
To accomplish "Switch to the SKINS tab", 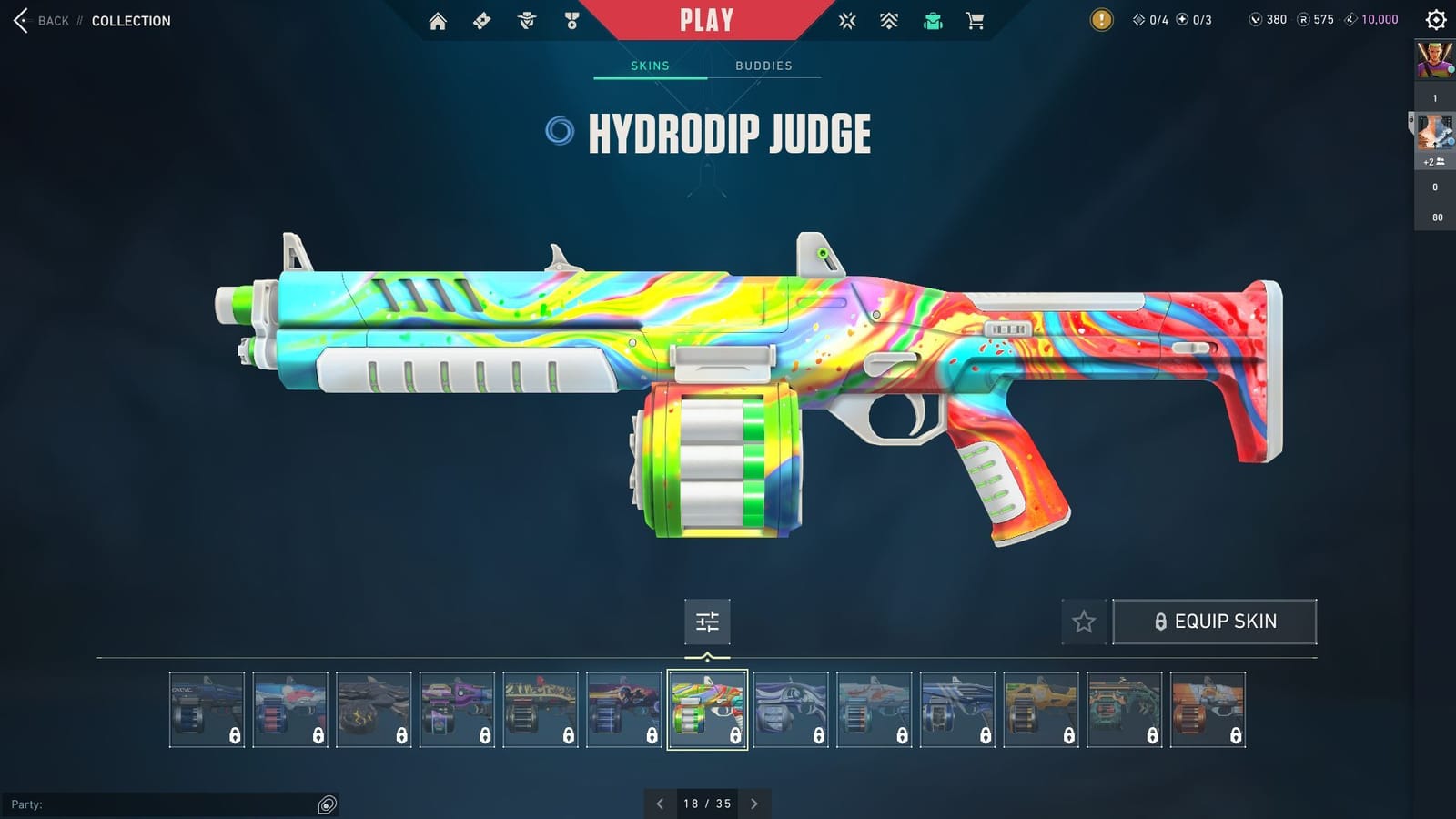I will pyautogui.click(x=650, y=65).
